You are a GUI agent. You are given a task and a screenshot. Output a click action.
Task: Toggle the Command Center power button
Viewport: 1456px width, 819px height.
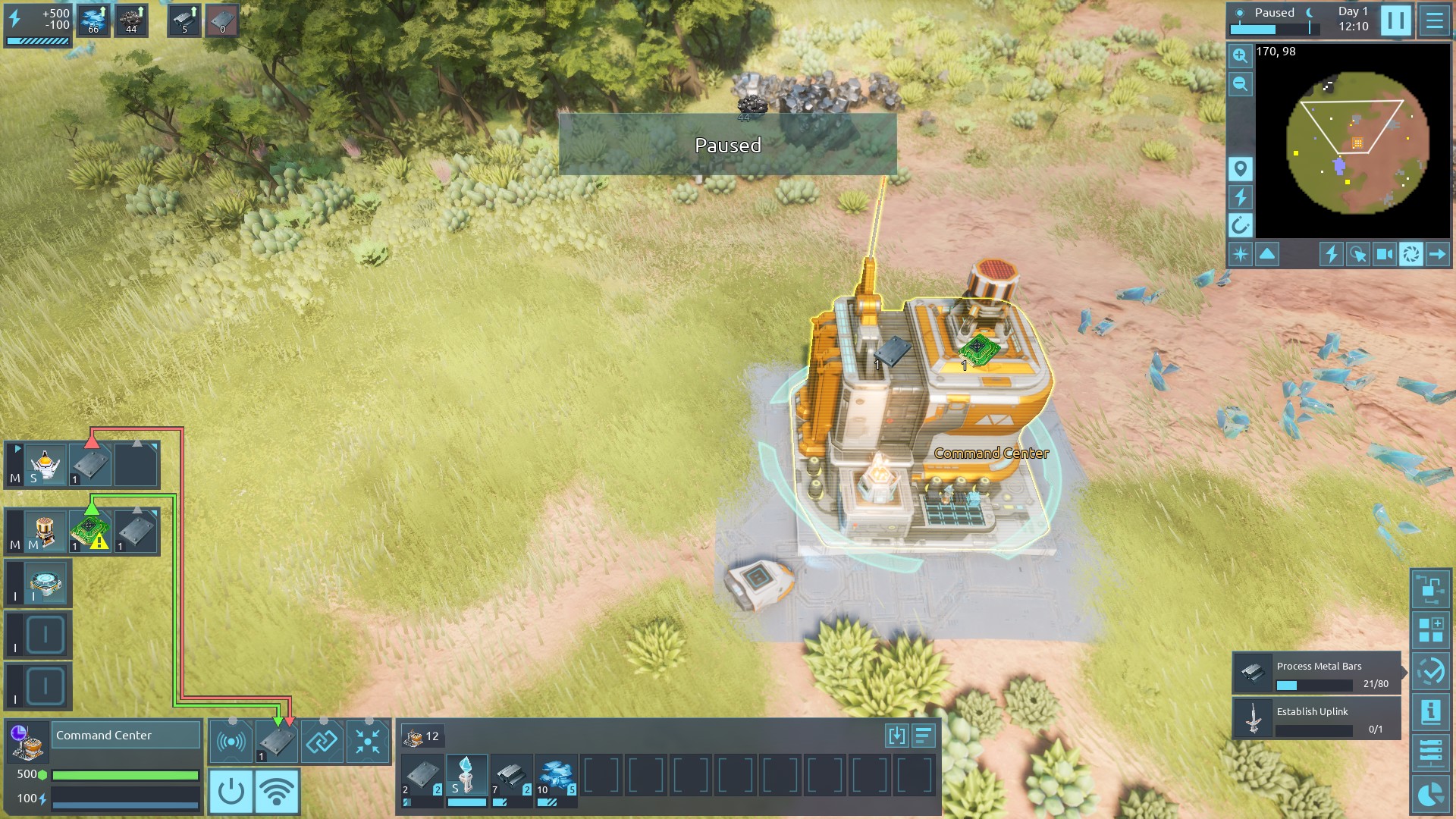[x=231, y=791]
